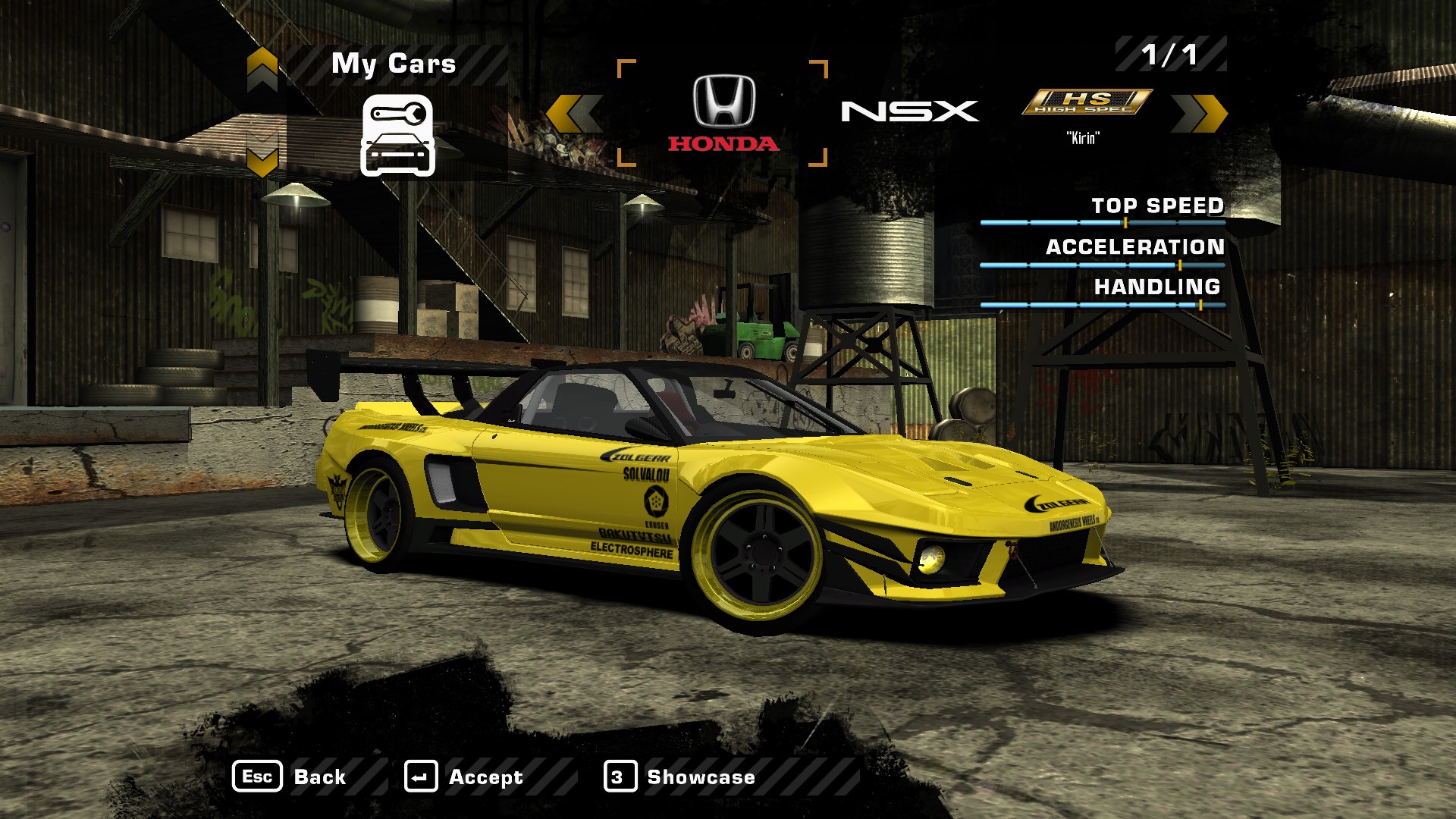The width and height of the screenshot is (1456, 819).
Task: Choose the Honda NSX car entry
Action: point(723,114)
